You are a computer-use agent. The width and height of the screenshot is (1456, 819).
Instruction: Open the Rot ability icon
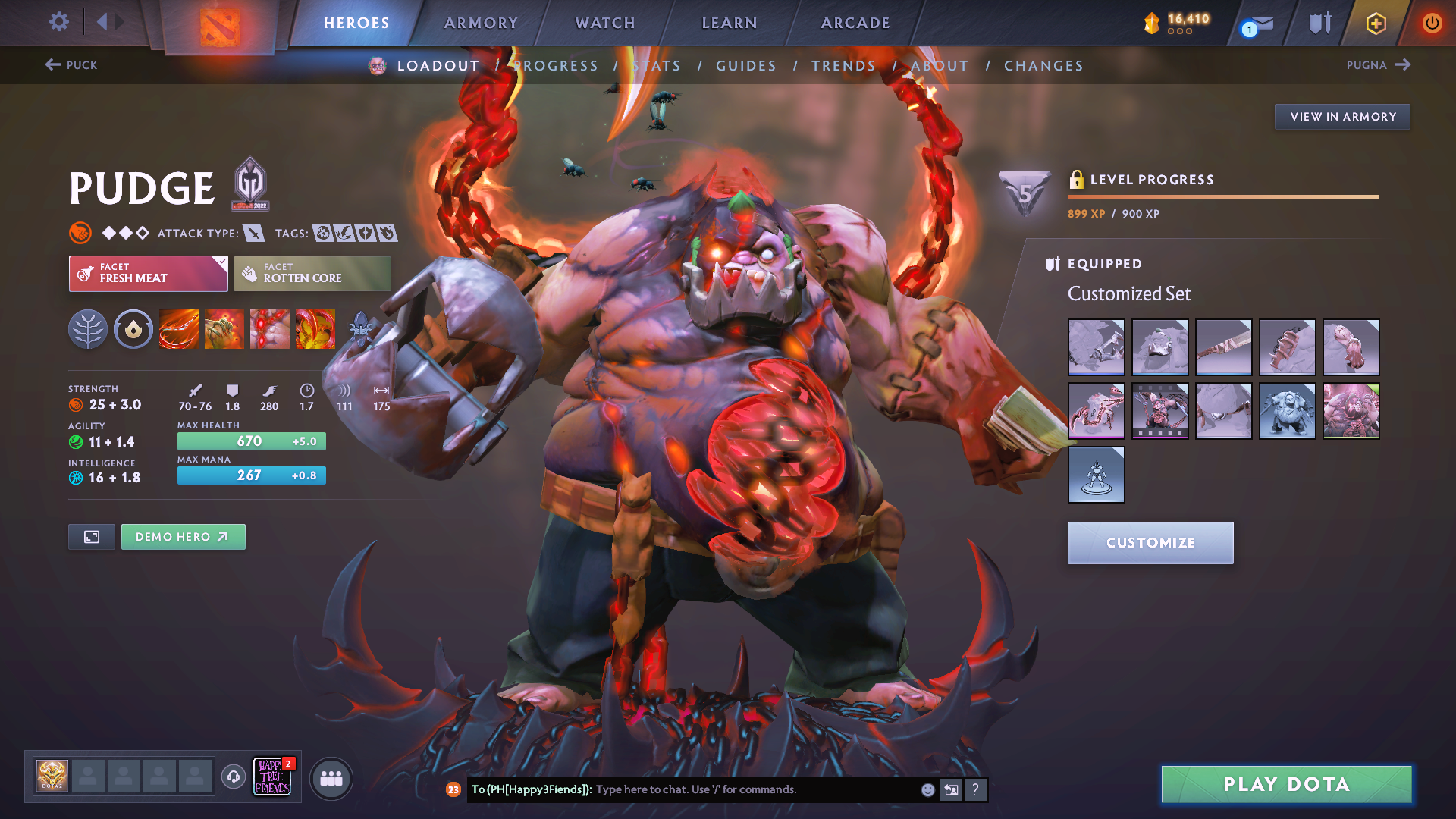click(224, 329)
